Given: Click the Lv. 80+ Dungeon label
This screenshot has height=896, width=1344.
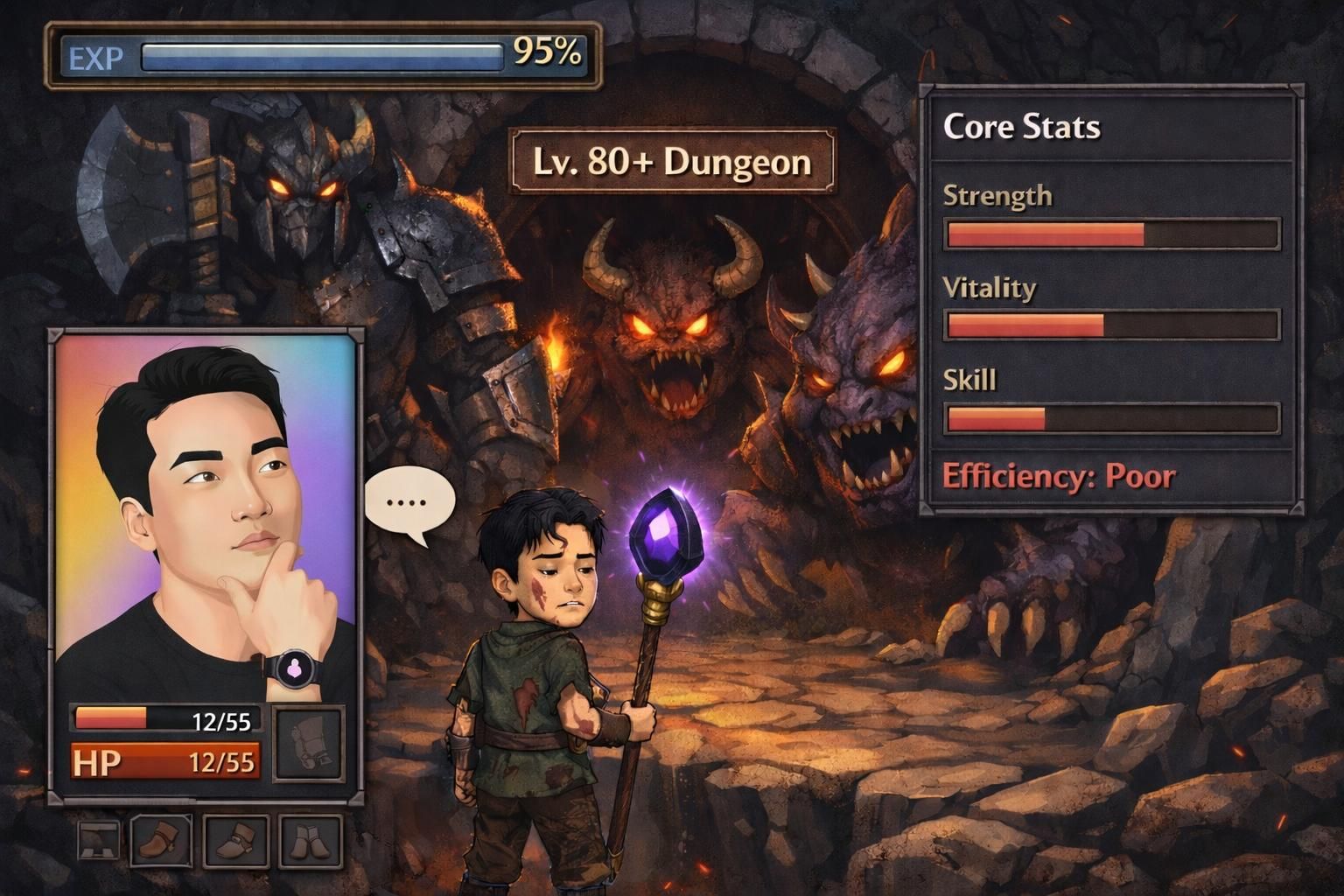Looking at the screenshot, I should (672, 162).
